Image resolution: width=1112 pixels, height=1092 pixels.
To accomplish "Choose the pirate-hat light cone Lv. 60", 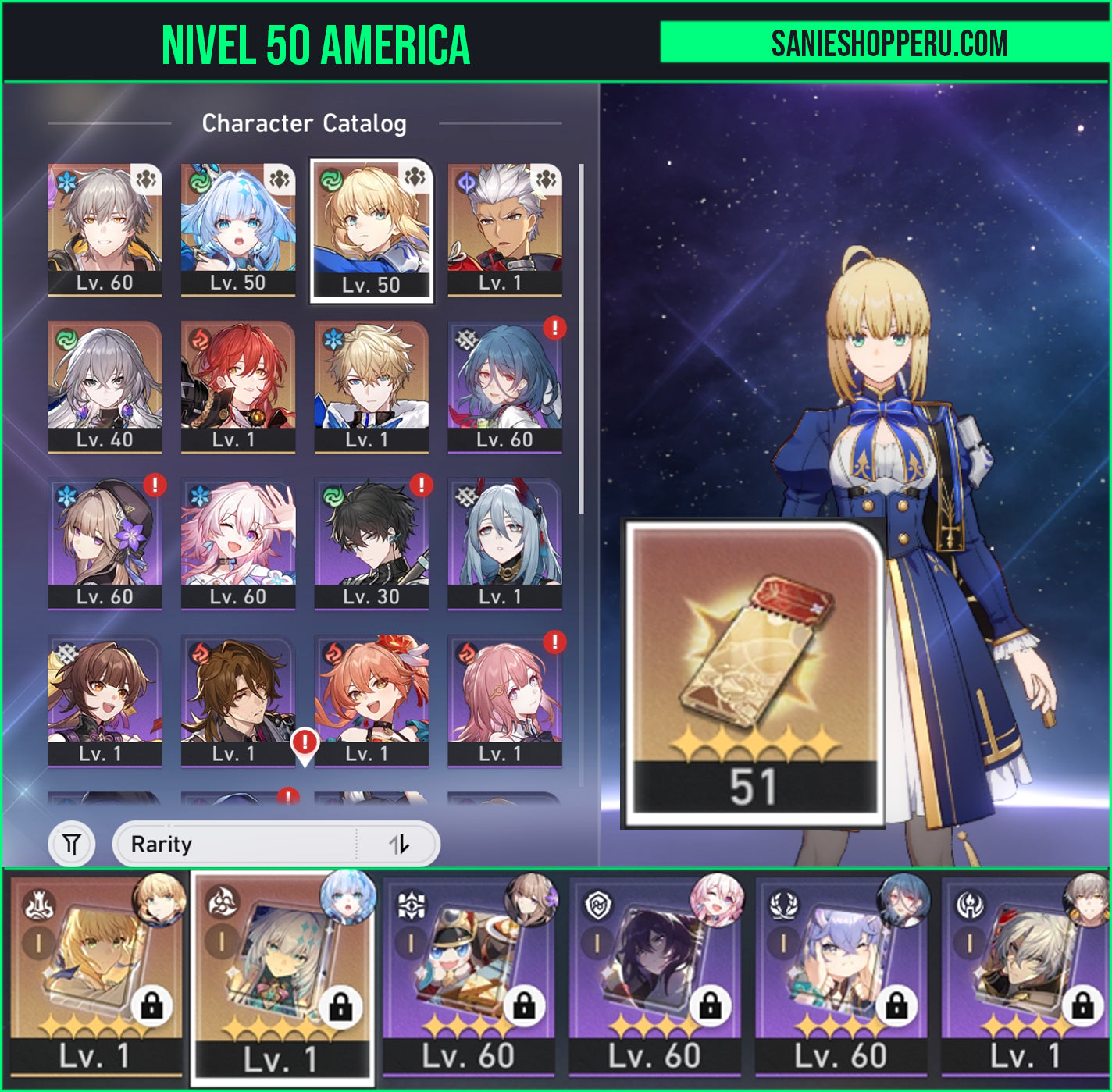I will tap(469, 976).
